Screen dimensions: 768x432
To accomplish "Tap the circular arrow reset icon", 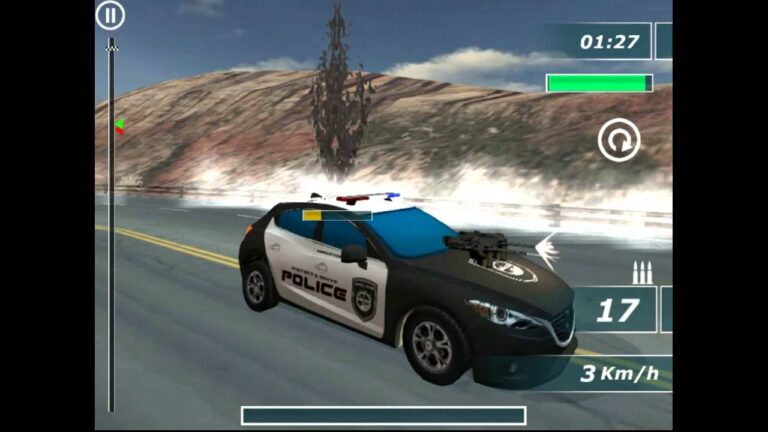I will tap(619, 141).
